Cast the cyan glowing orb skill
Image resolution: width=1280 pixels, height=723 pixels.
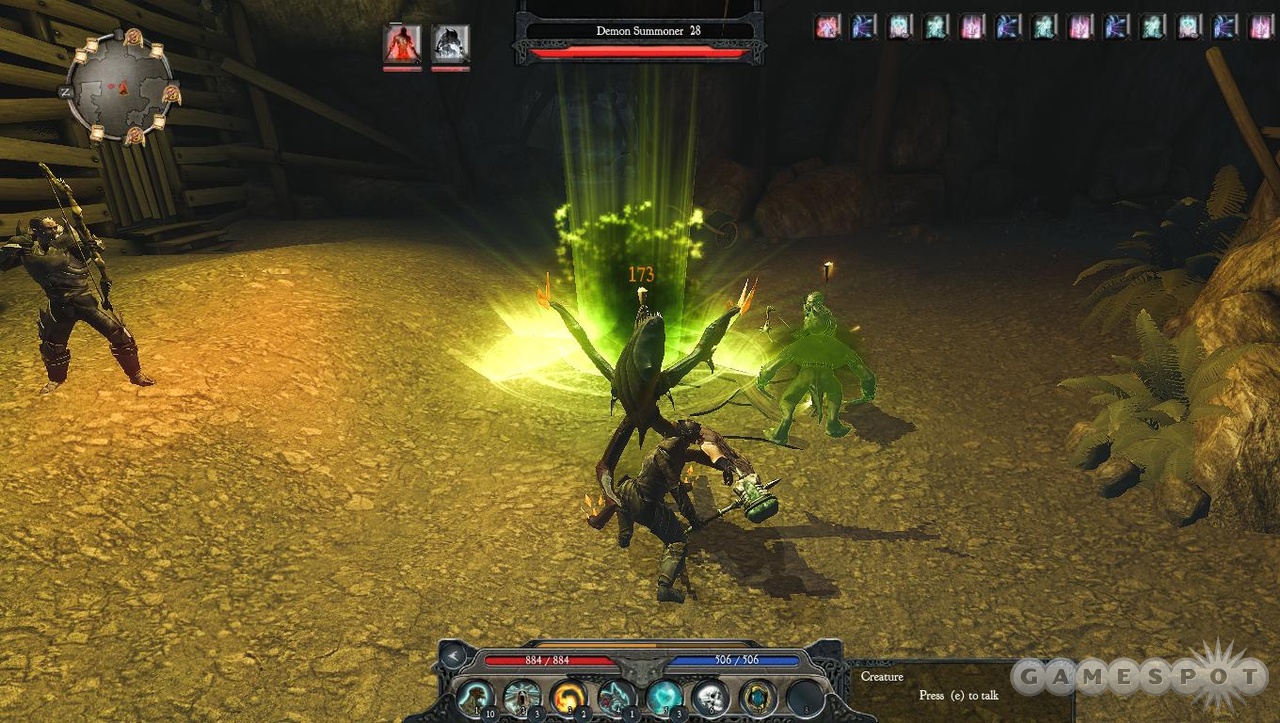(663, 696)
